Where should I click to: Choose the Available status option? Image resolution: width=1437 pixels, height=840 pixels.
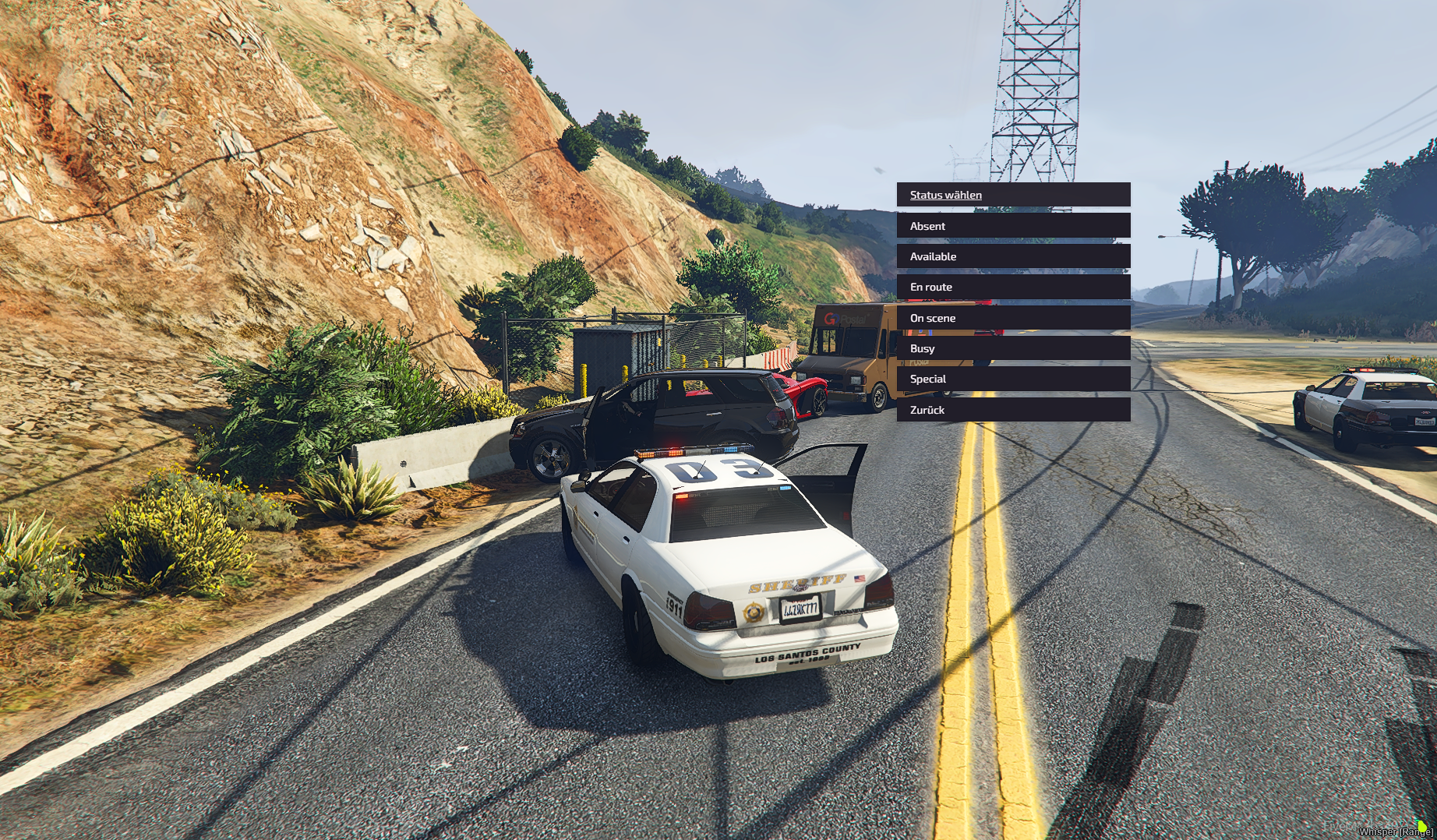pos(1012,256)
